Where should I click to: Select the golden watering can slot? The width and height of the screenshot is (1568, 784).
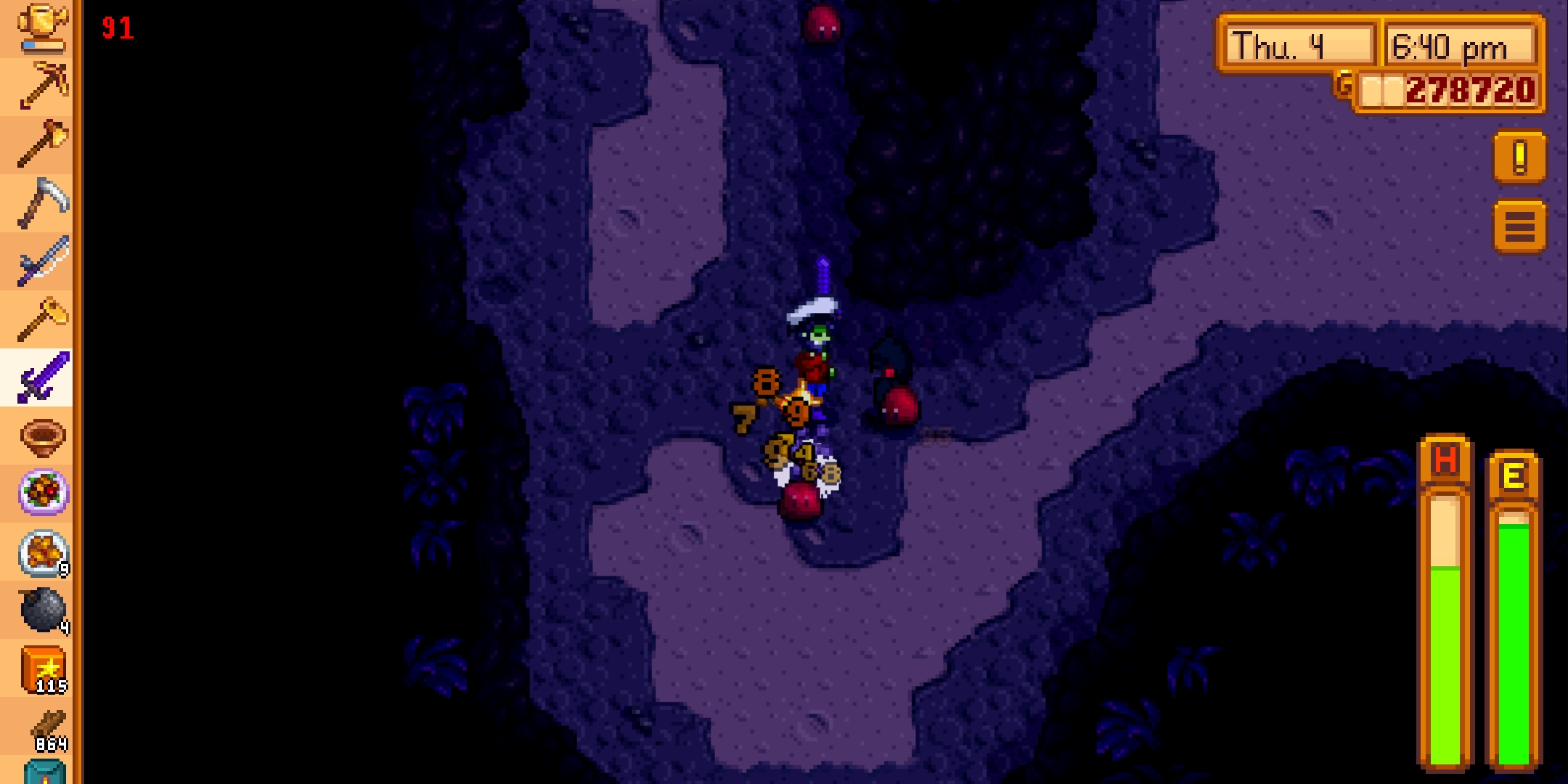pos(41,28)
